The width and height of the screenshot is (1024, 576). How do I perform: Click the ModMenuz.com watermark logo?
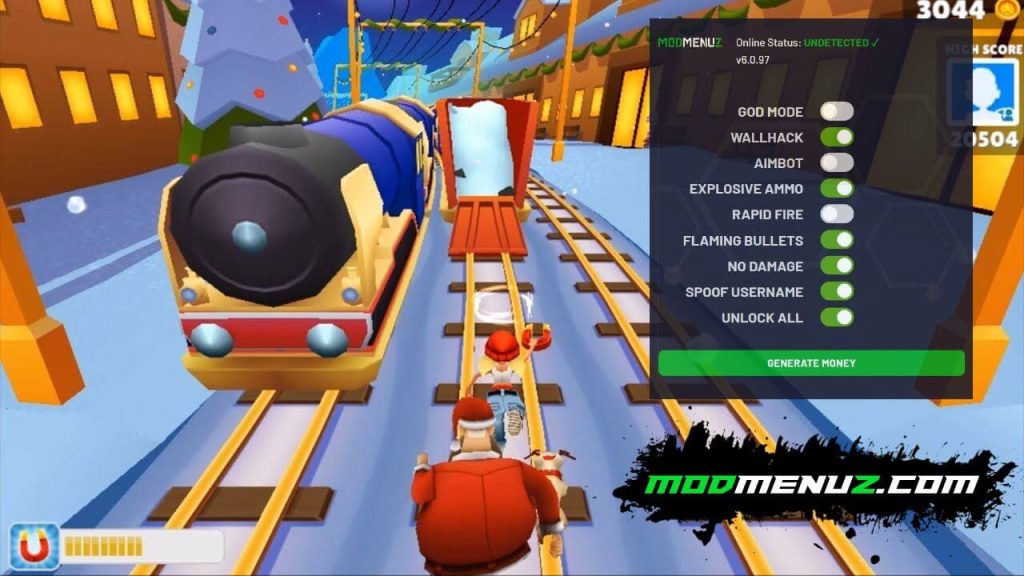(810, 485)
